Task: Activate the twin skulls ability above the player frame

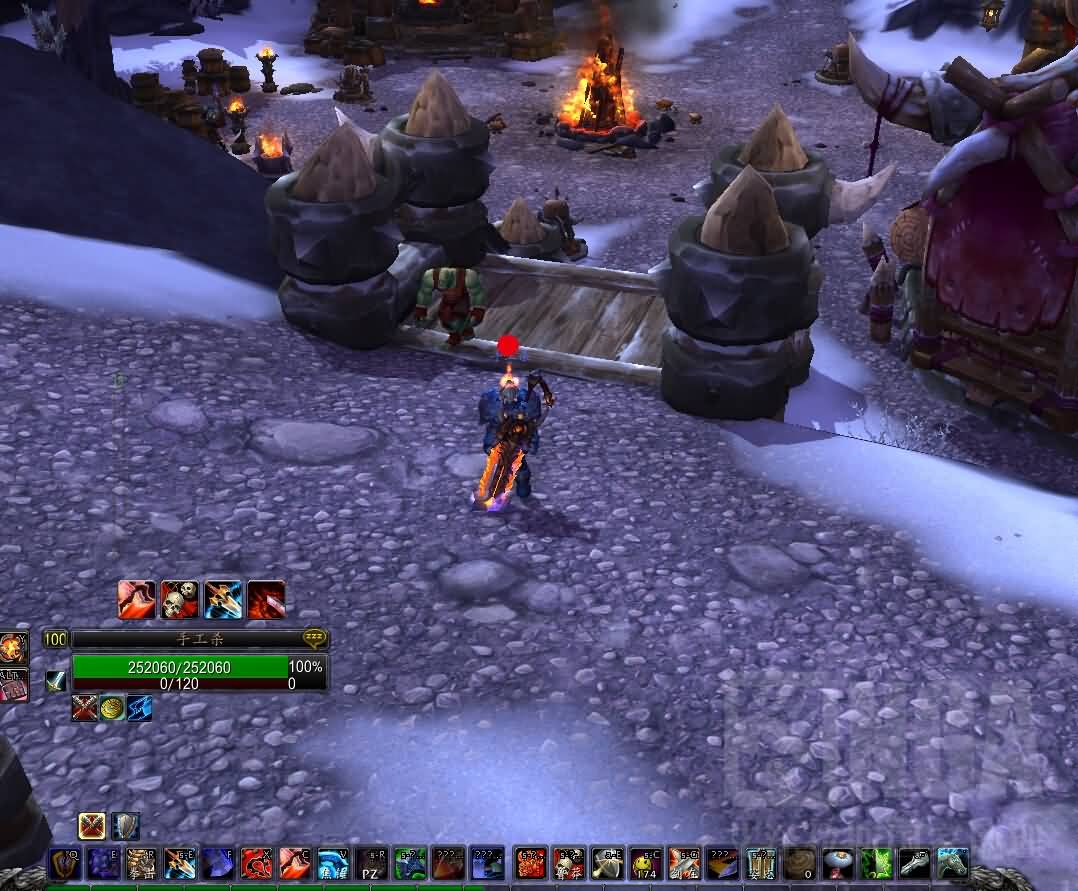Action: pos(180,599)
